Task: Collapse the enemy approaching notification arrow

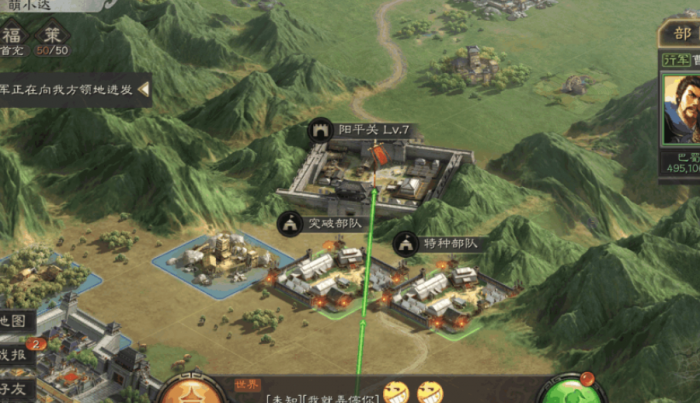Action: pyautogui.click(x=143, y=90)
